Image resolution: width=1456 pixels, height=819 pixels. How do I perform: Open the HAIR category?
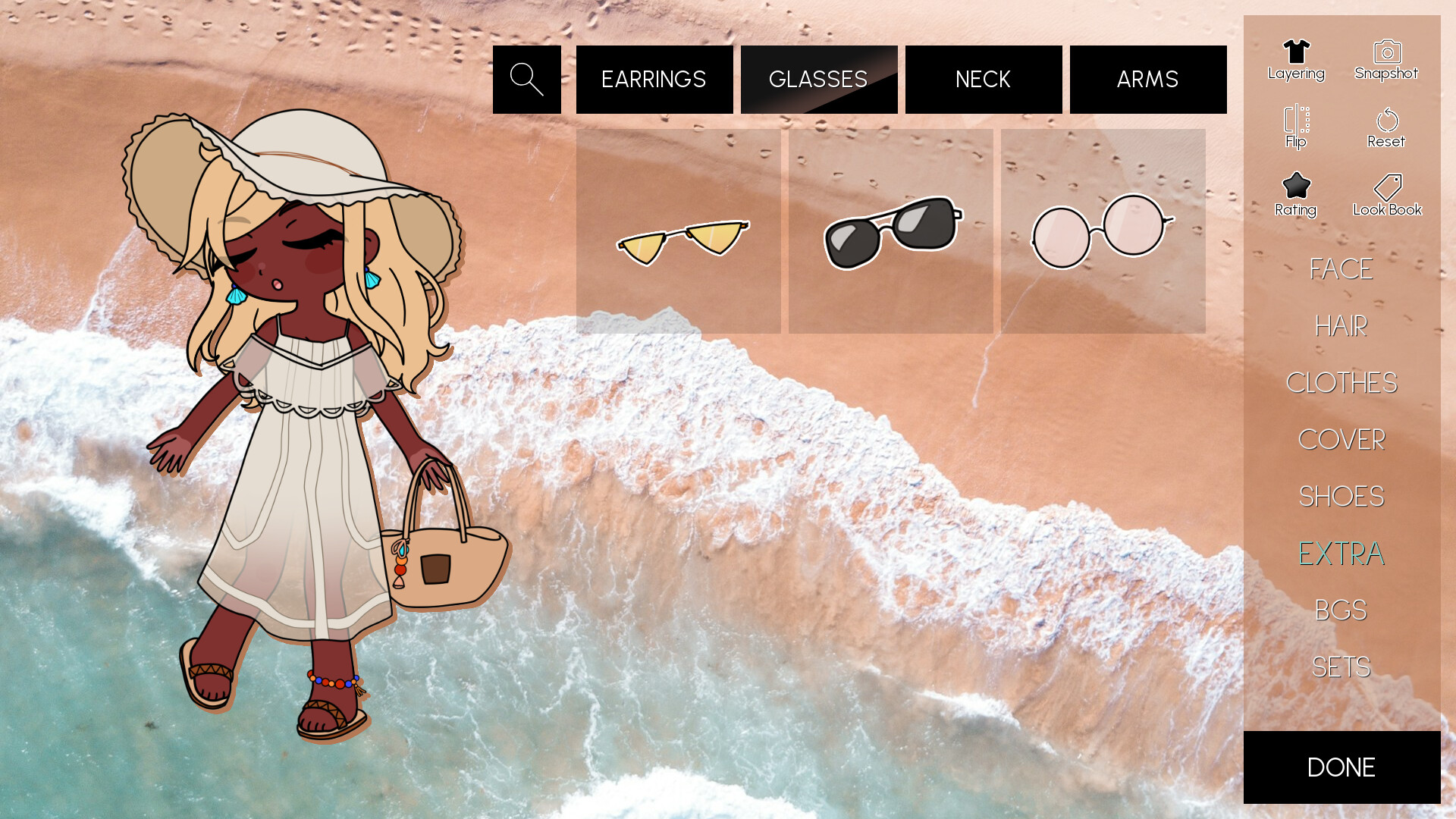pyautogui.click(x=1341, y=326)
